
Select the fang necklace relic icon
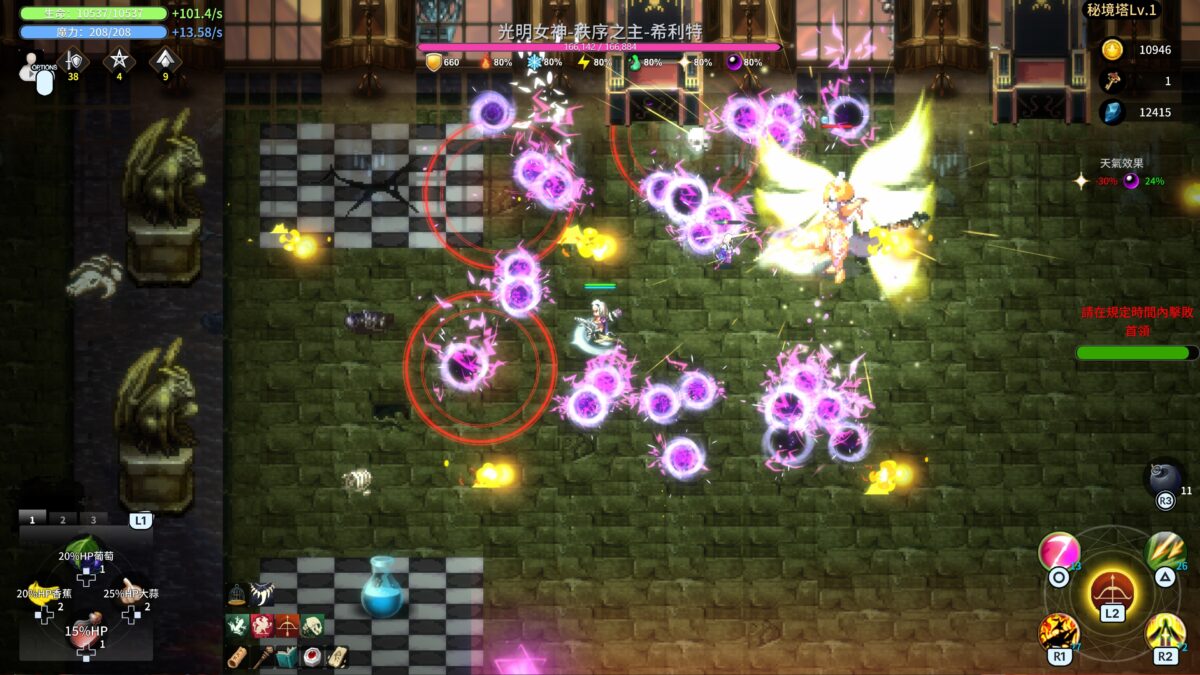(263, 594)
